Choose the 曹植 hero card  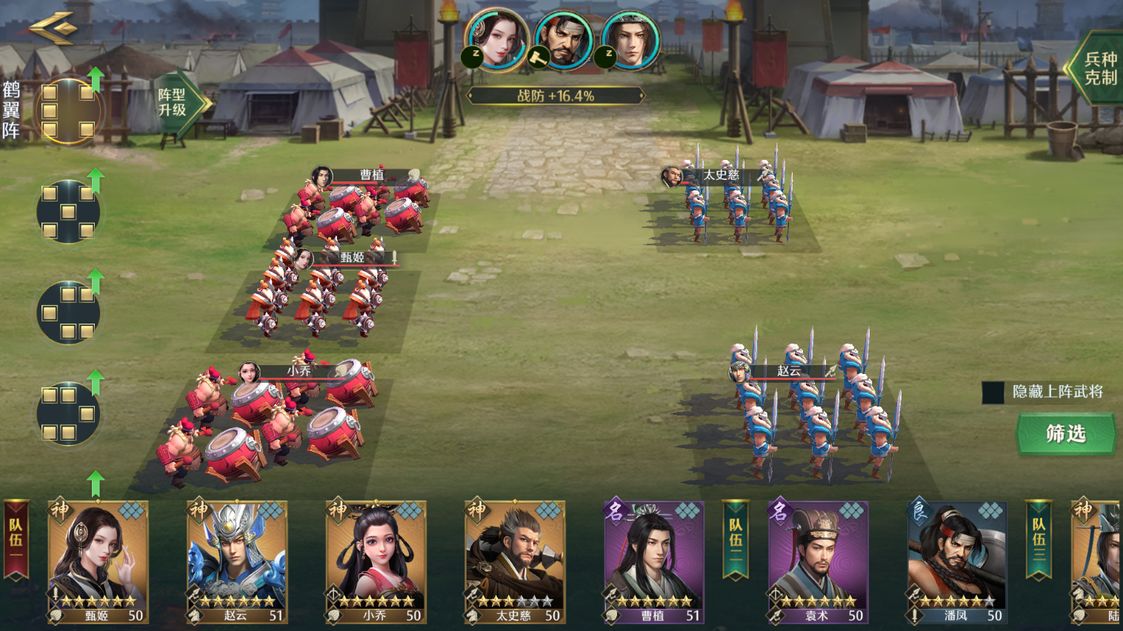pyautogui.click(x=654, y=562)
